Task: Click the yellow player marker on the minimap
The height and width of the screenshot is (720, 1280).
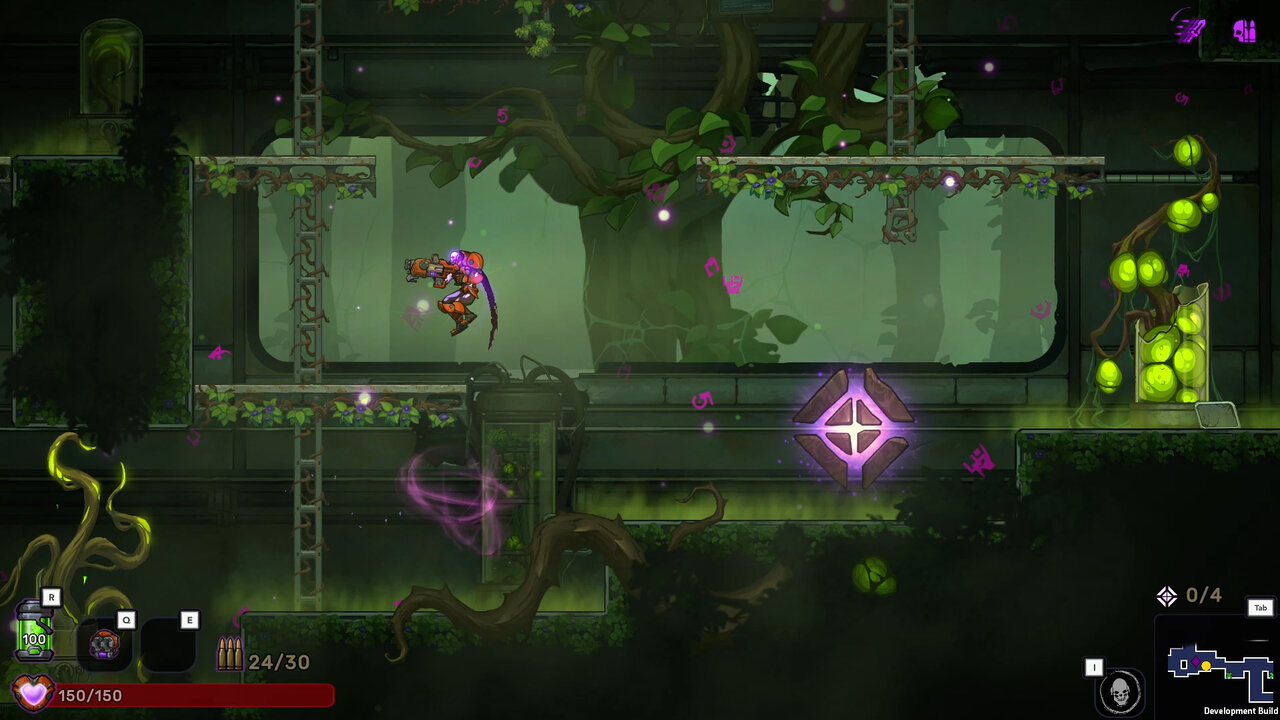Action: pos(1206,665)
